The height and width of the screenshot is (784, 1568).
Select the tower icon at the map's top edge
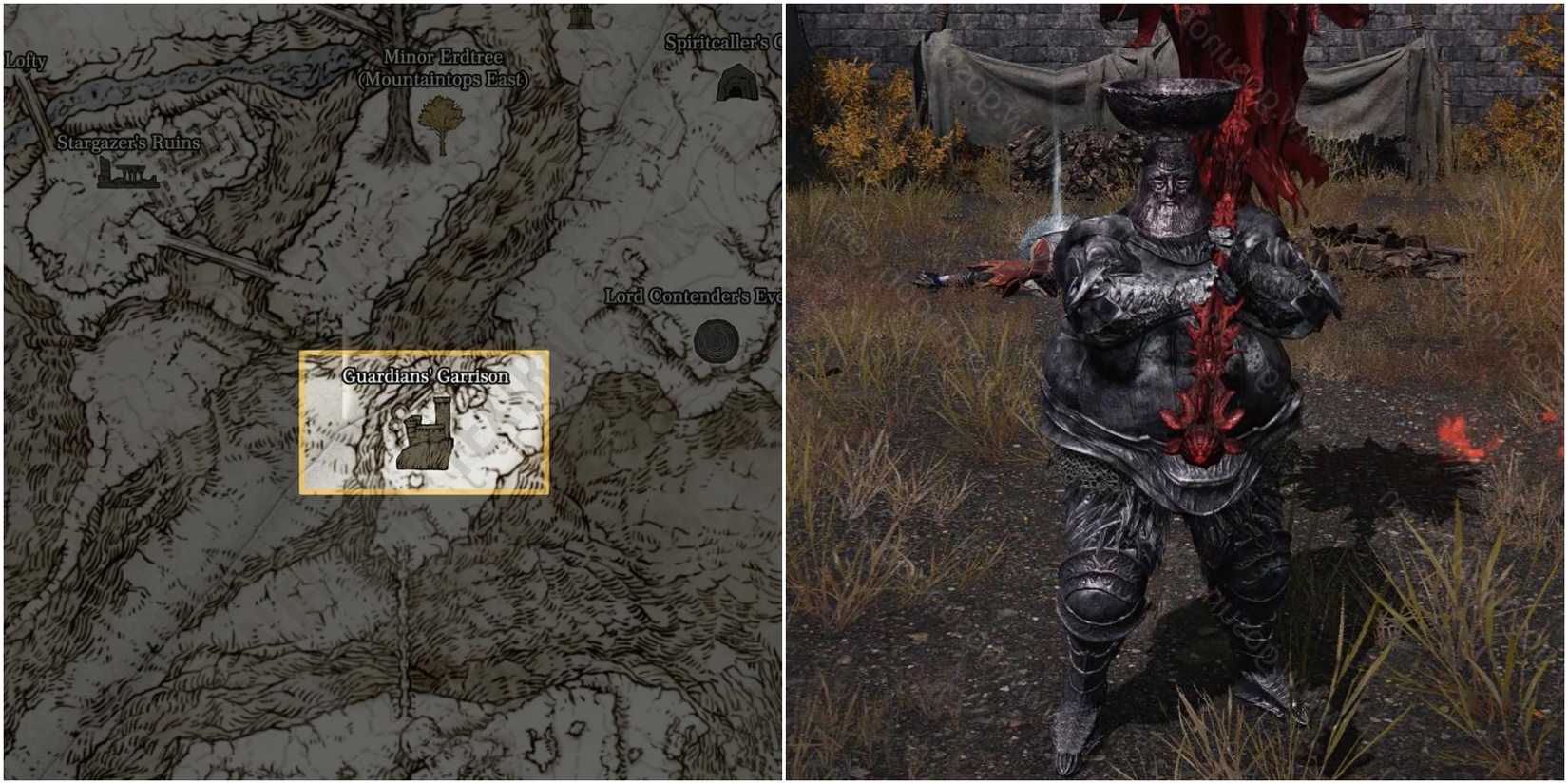580,15
